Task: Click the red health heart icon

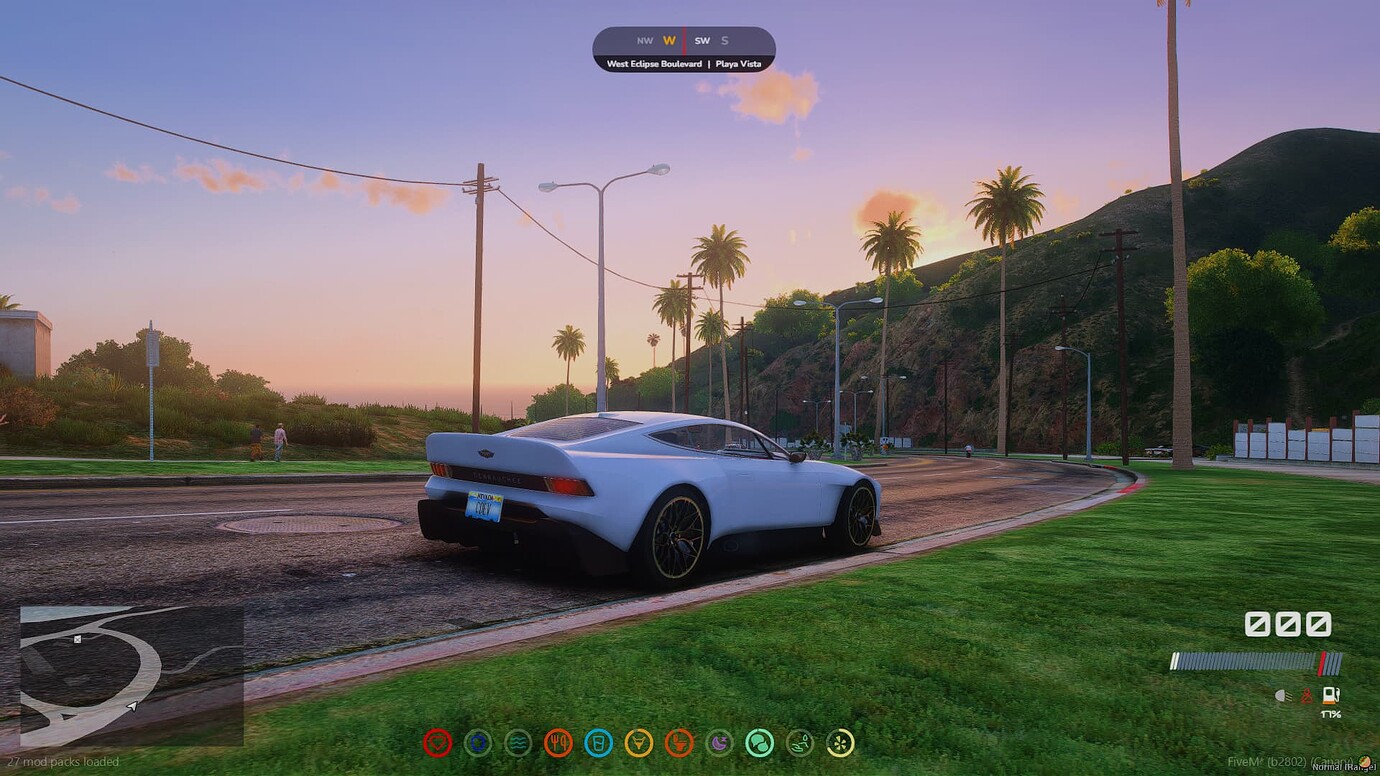Action: tap(437, 742)
